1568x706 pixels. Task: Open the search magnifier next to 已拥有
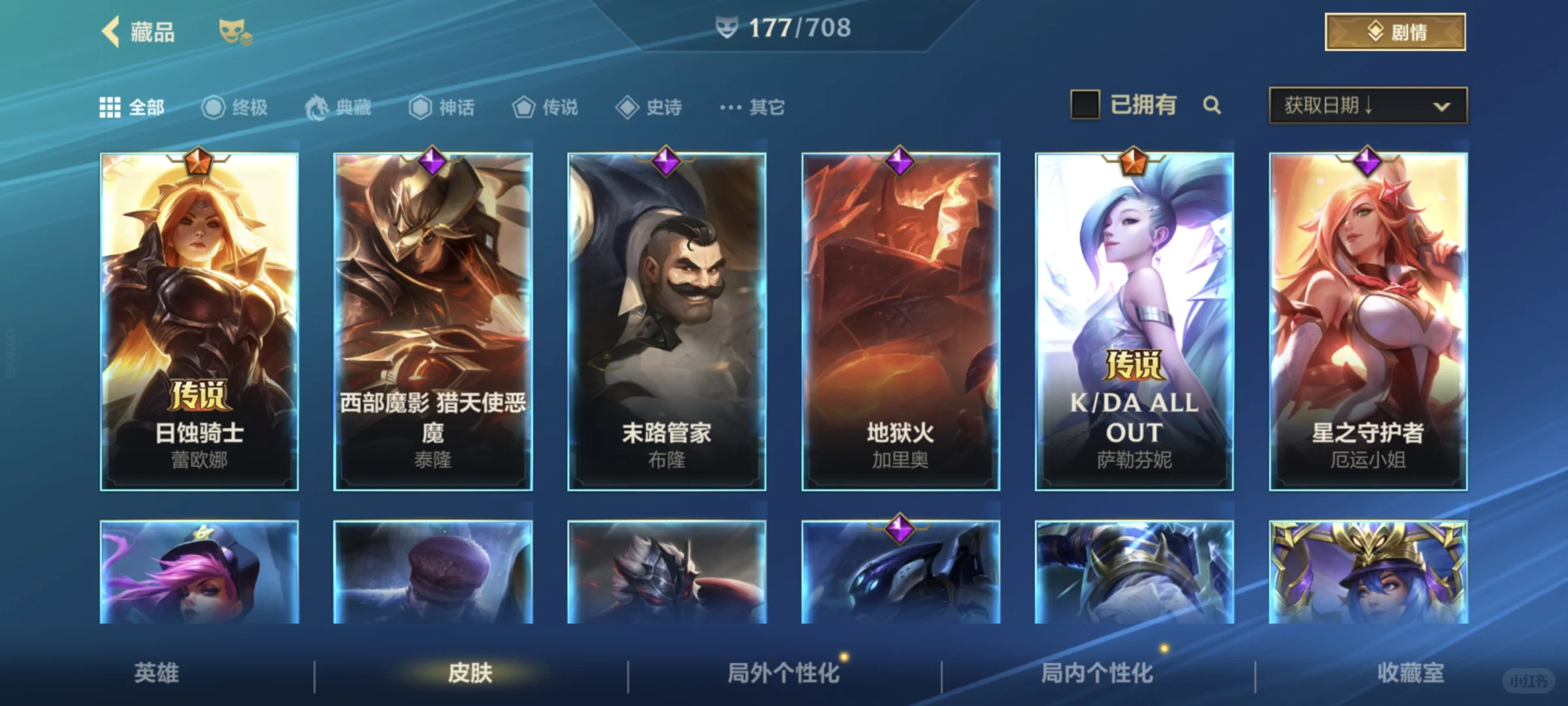pos(1213,105)
